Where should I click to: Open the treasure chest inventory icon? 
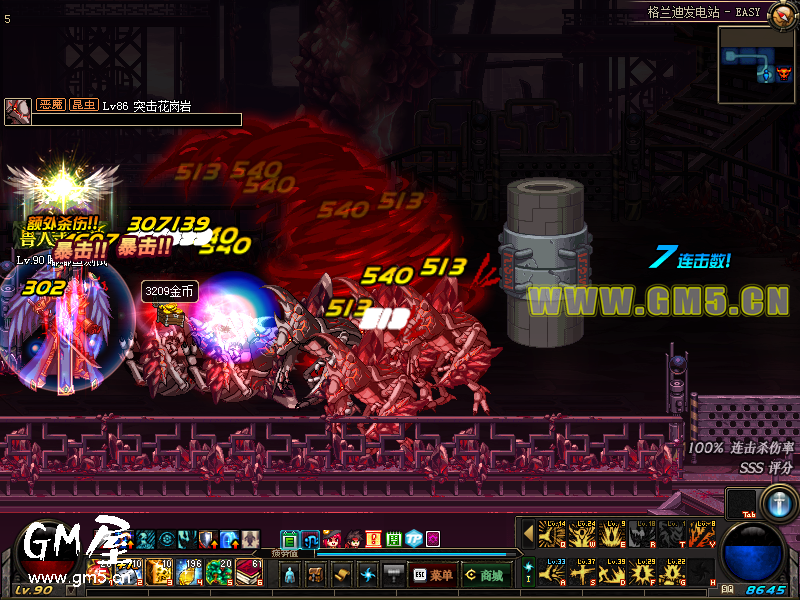315,575
